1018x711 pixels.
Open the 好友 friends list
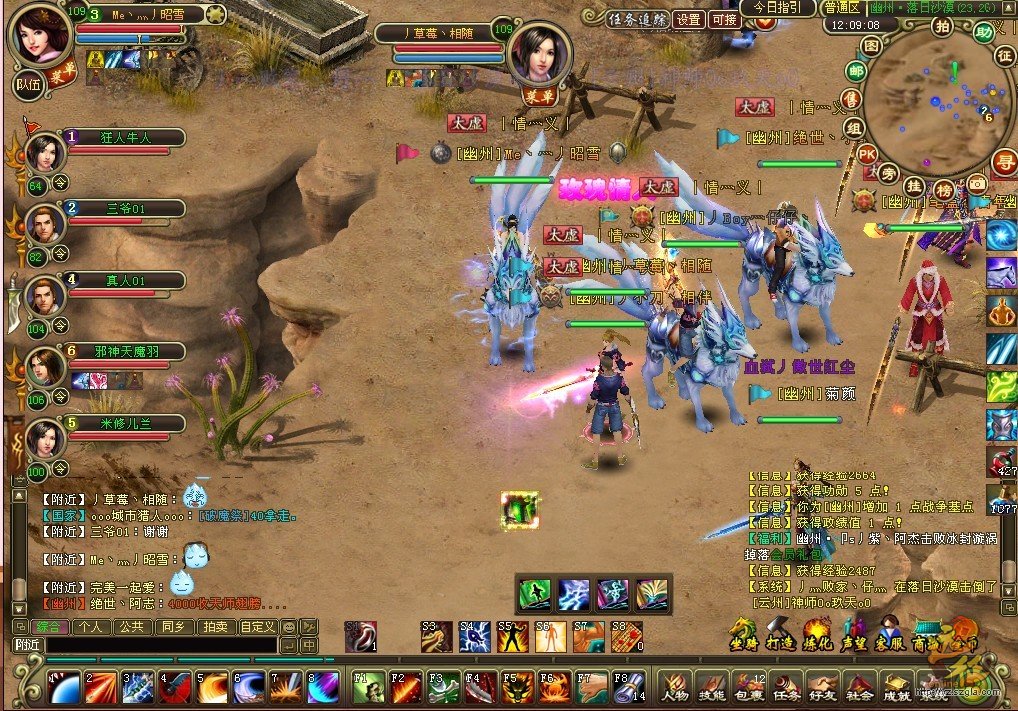tap(822, 688)
